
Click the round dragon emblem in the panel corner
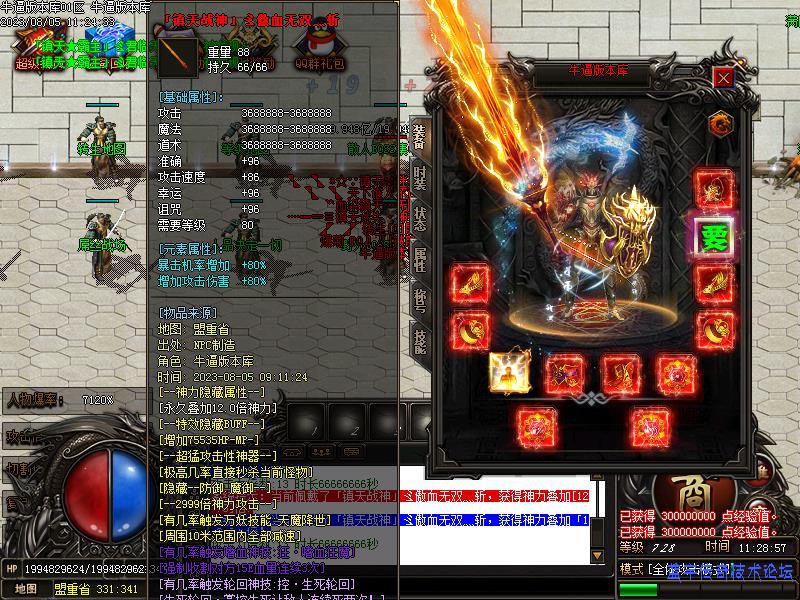coord(721,123)
